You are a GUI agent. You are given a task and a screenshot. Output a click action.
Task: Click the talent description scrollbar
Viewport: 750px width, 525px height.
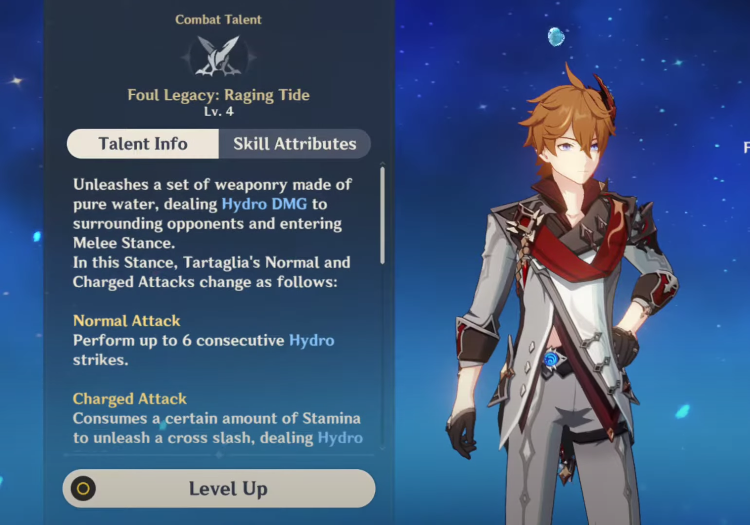382,215
